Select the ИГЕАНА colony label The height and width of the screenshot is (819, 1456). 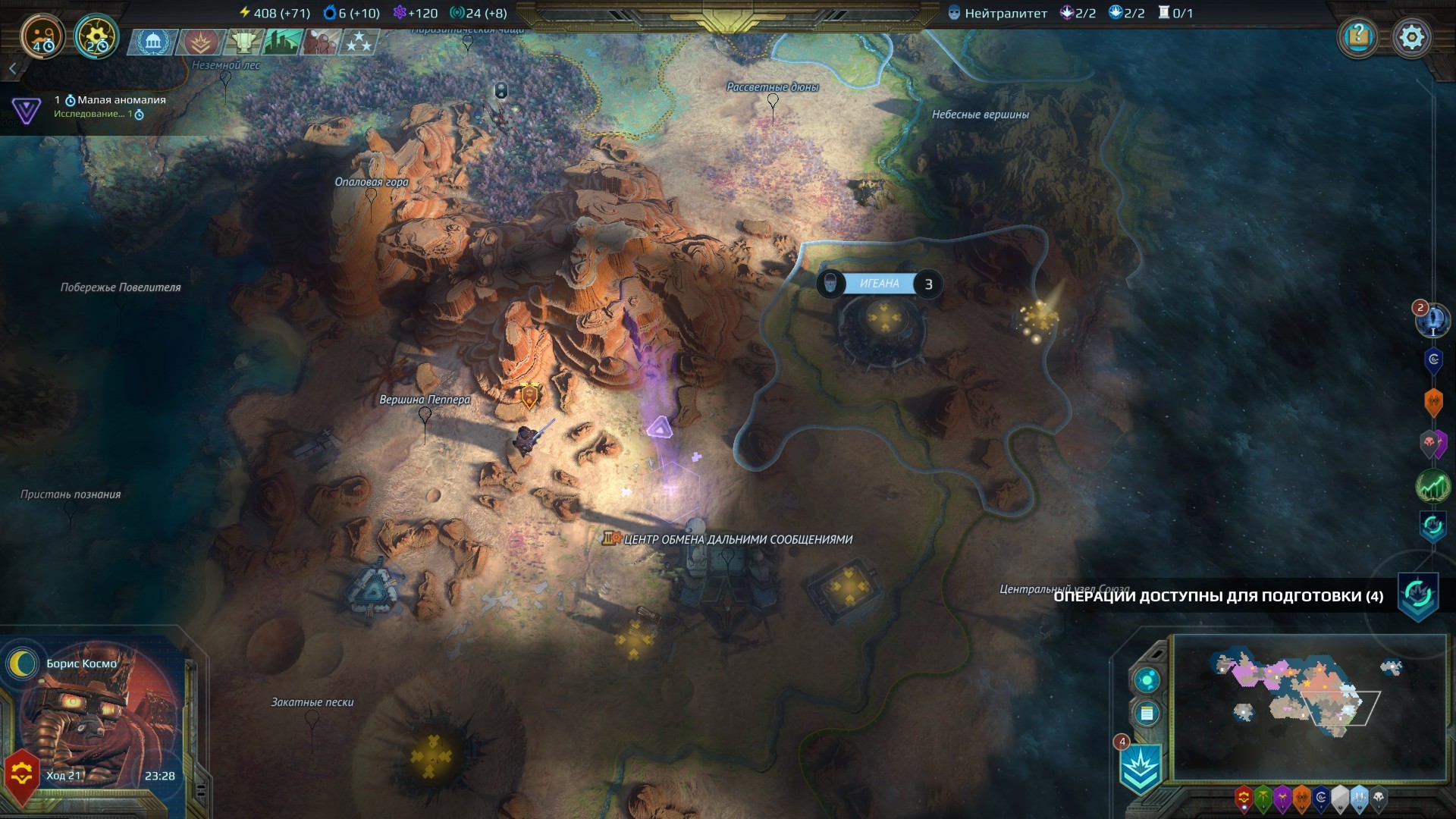point(879,284)
